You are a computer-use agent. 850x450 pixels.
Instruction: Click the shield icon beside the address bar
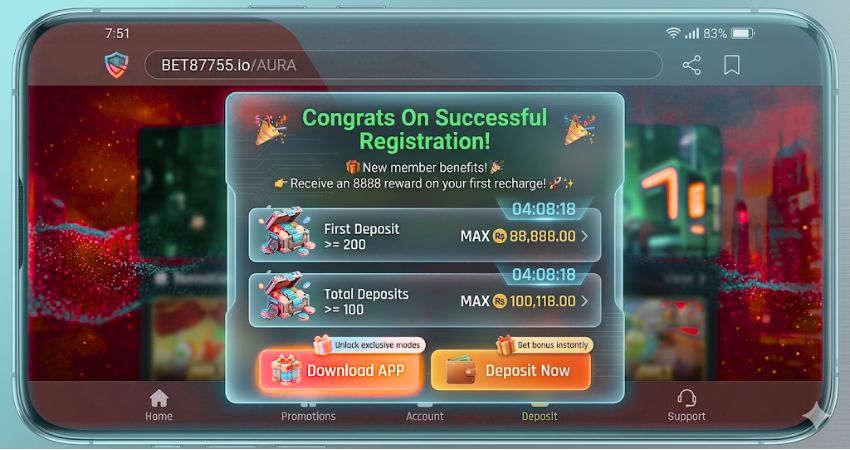pyautogui.click(x=116, y=66)
